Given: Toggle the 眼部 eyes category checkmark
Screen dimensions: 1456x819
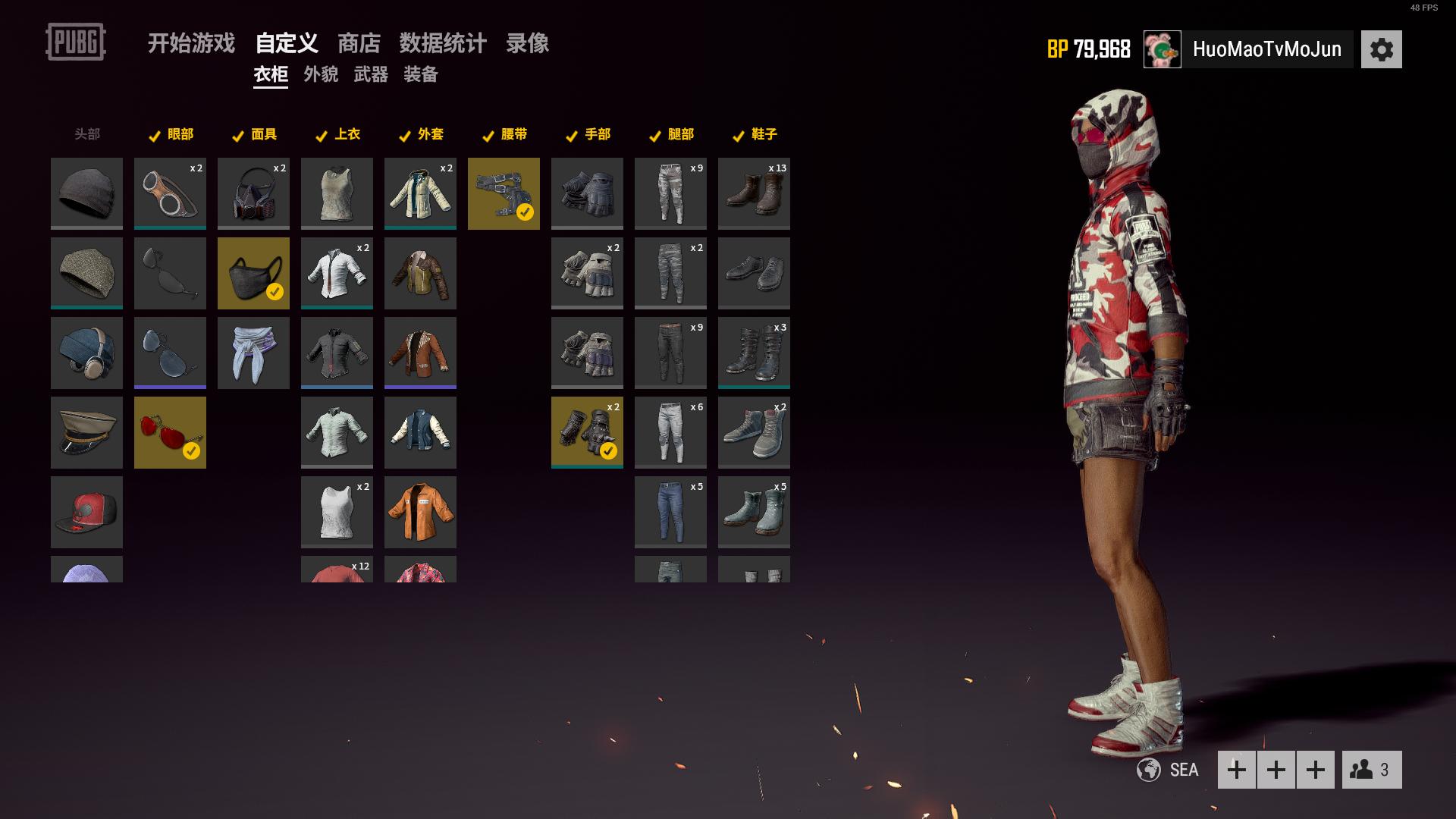Looking at the screenshot, I should tap(155, 136).
